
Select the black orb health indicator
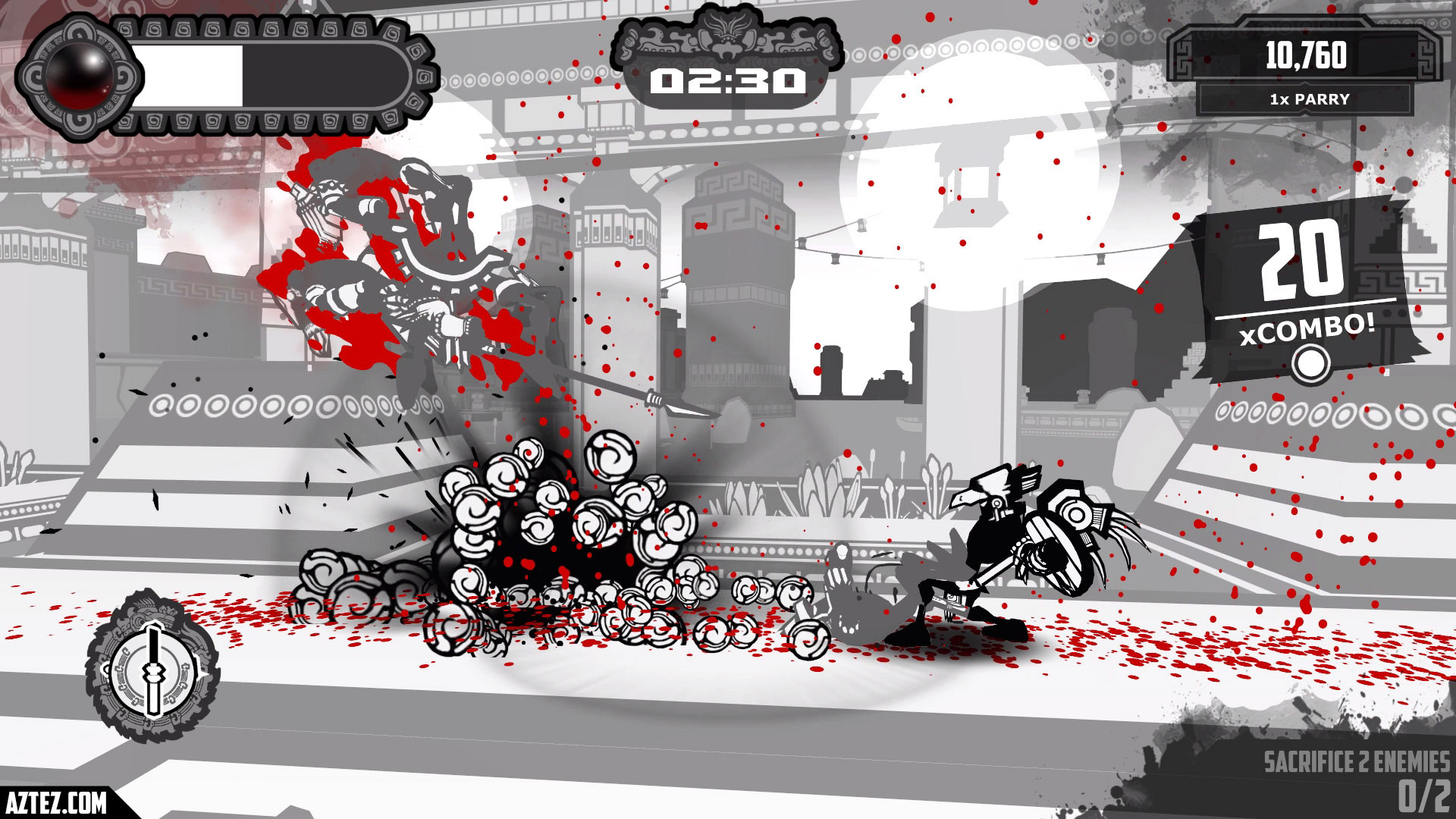pos(78,76)
